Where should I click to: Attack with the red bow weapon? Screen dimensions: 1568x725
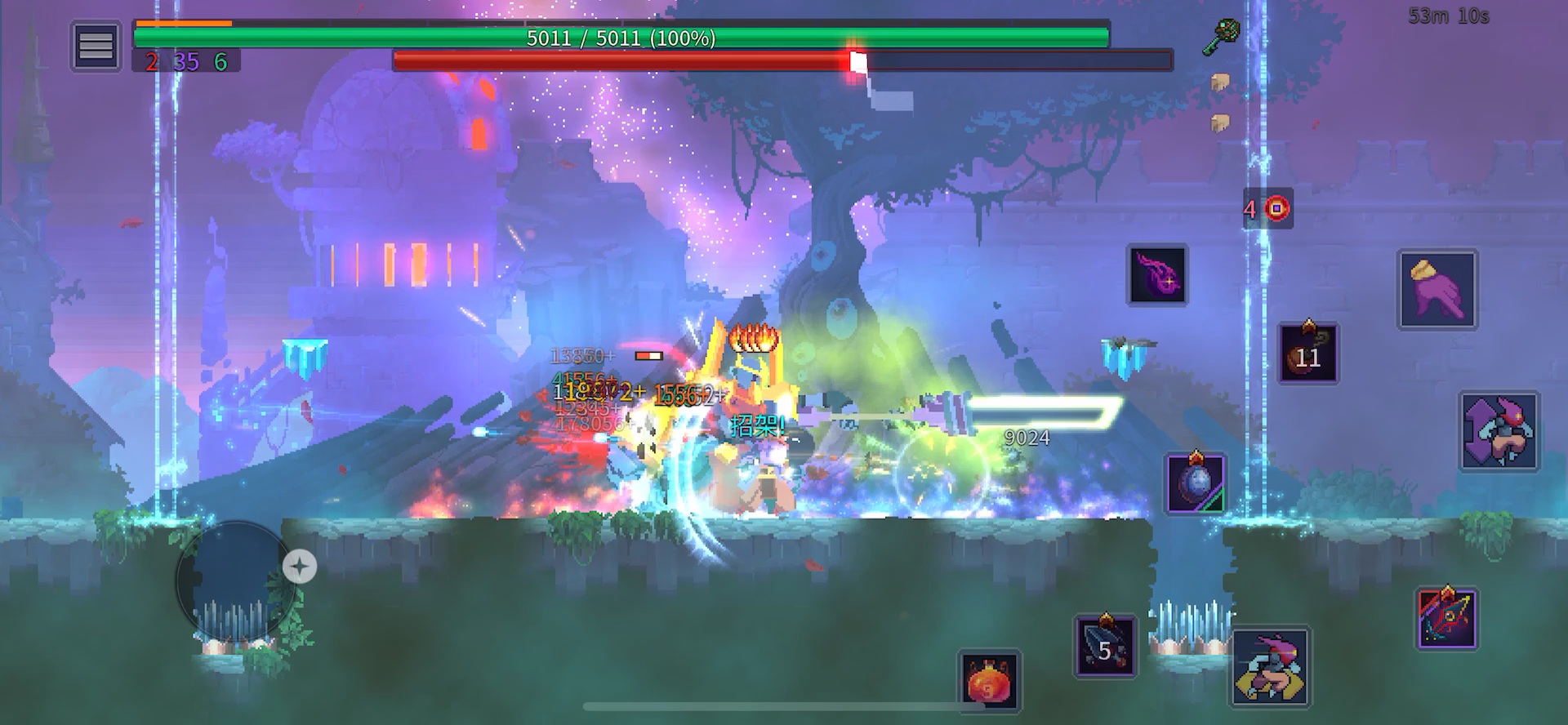pyautogui.click(x=1446, y=619)
